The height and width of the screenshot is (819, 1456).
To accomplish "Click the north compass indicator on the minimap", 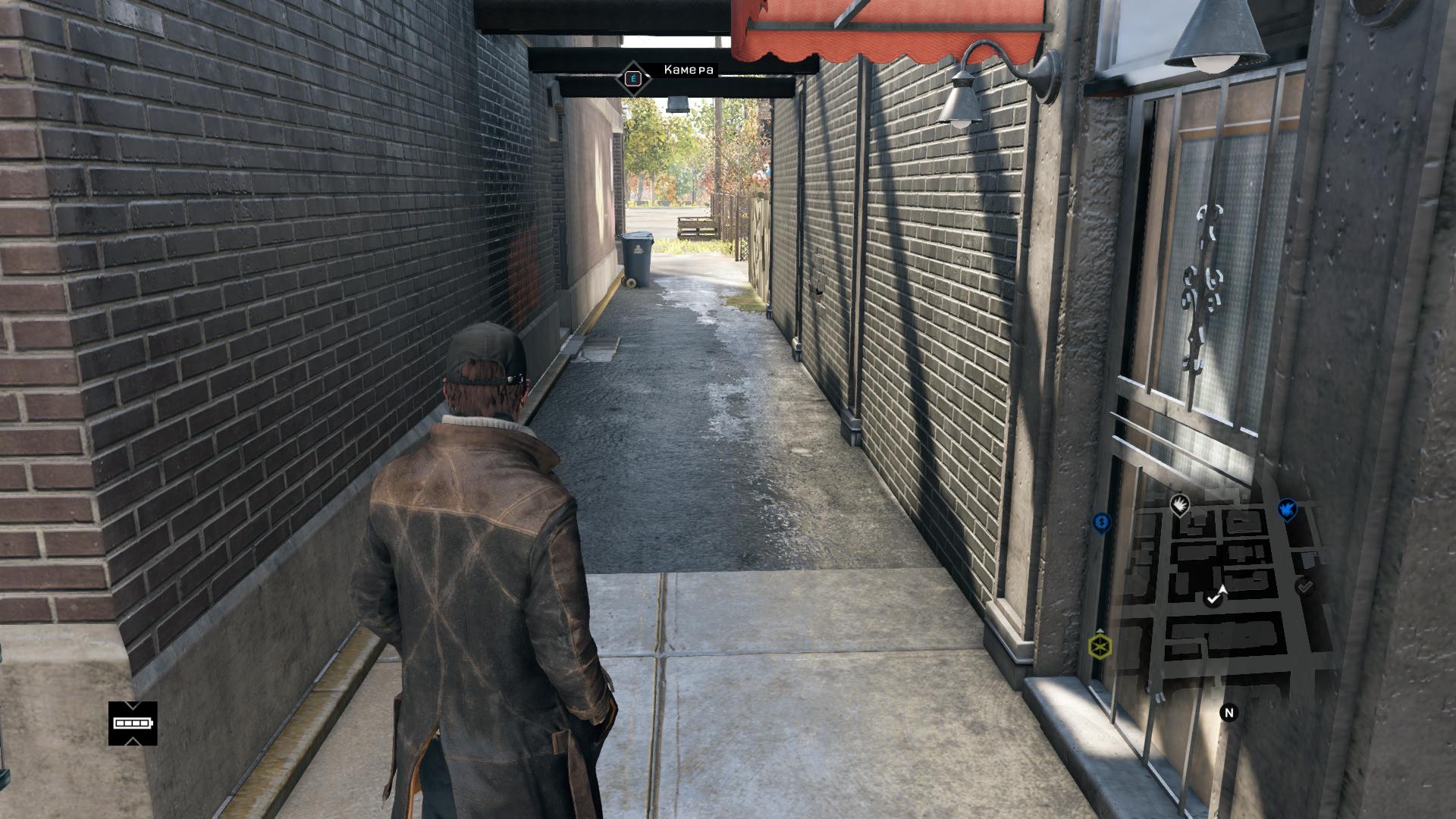I will click(x=1229, y=713).
